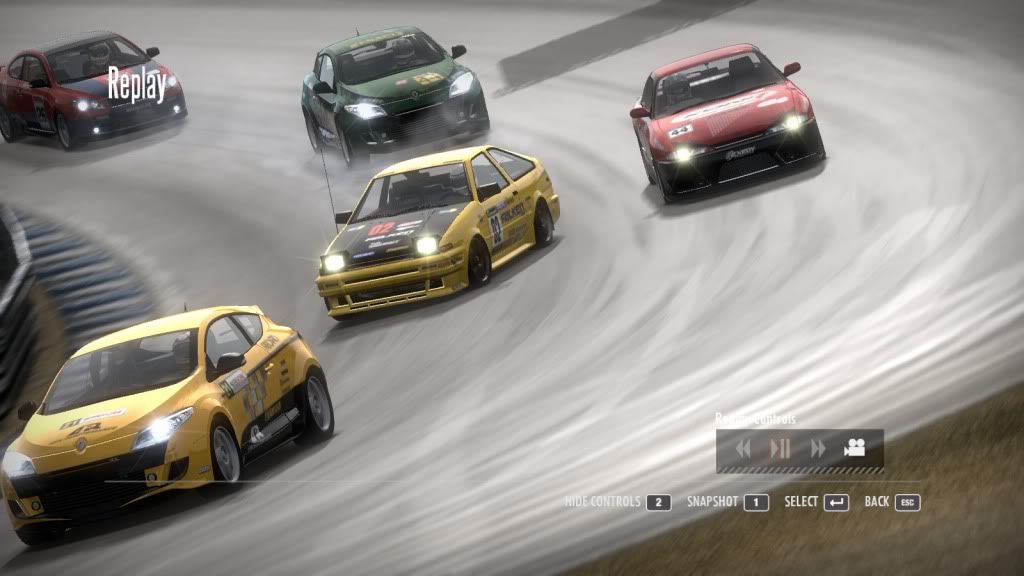Rewind the replay
This screenshot has height=576, width=1024.
[x=743, y=449]
